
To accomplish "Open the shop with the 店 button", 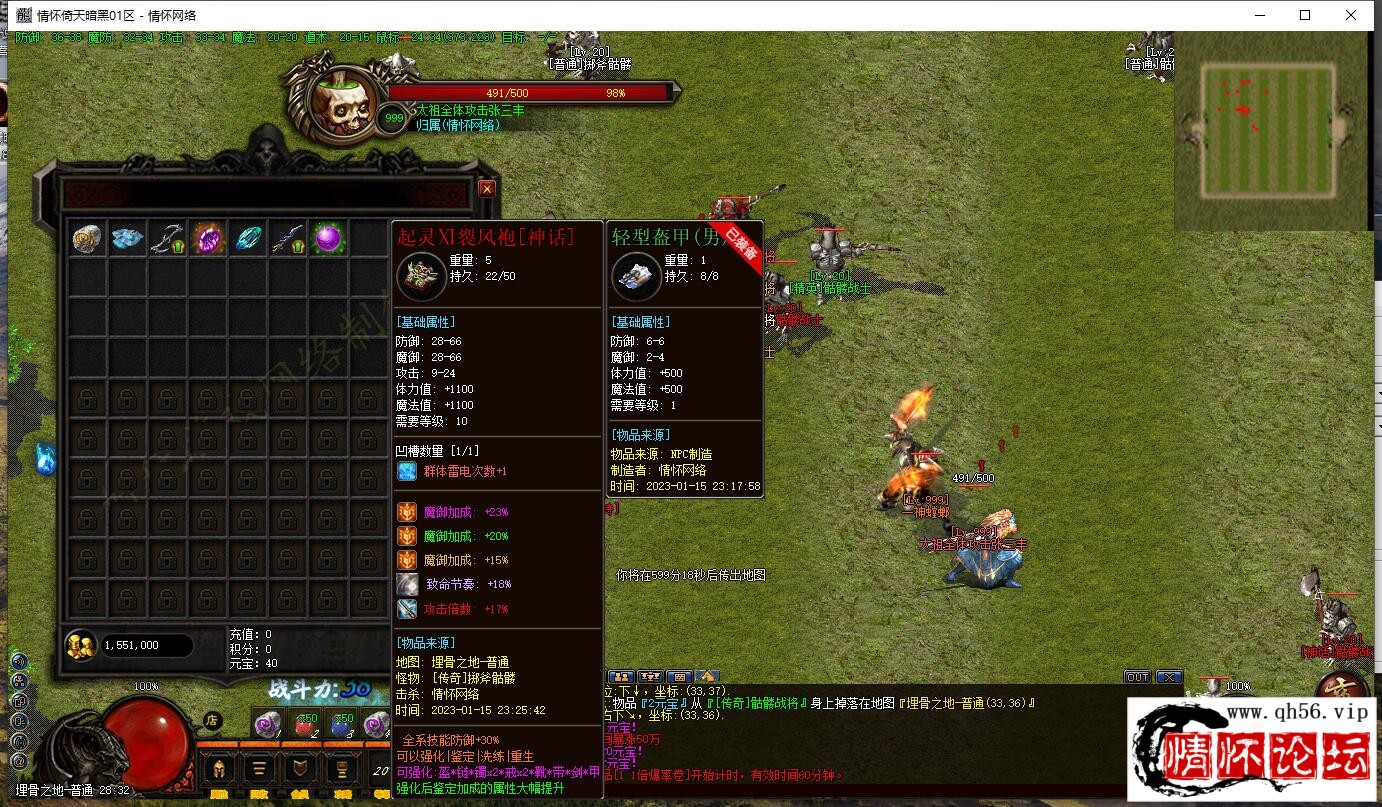I will coord(212,719).
